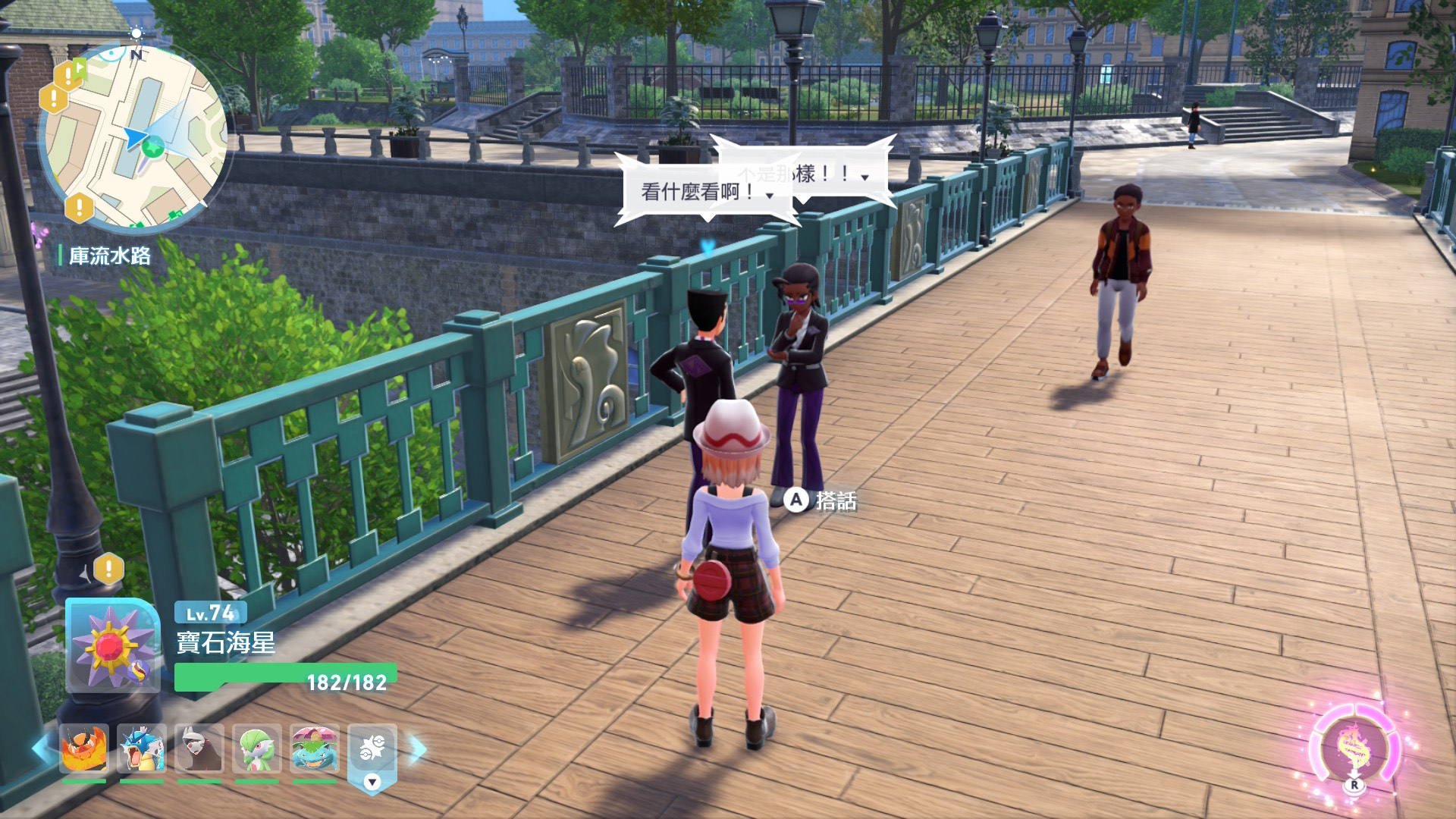Cycle party left with the arrow

(x=41, y=749)
